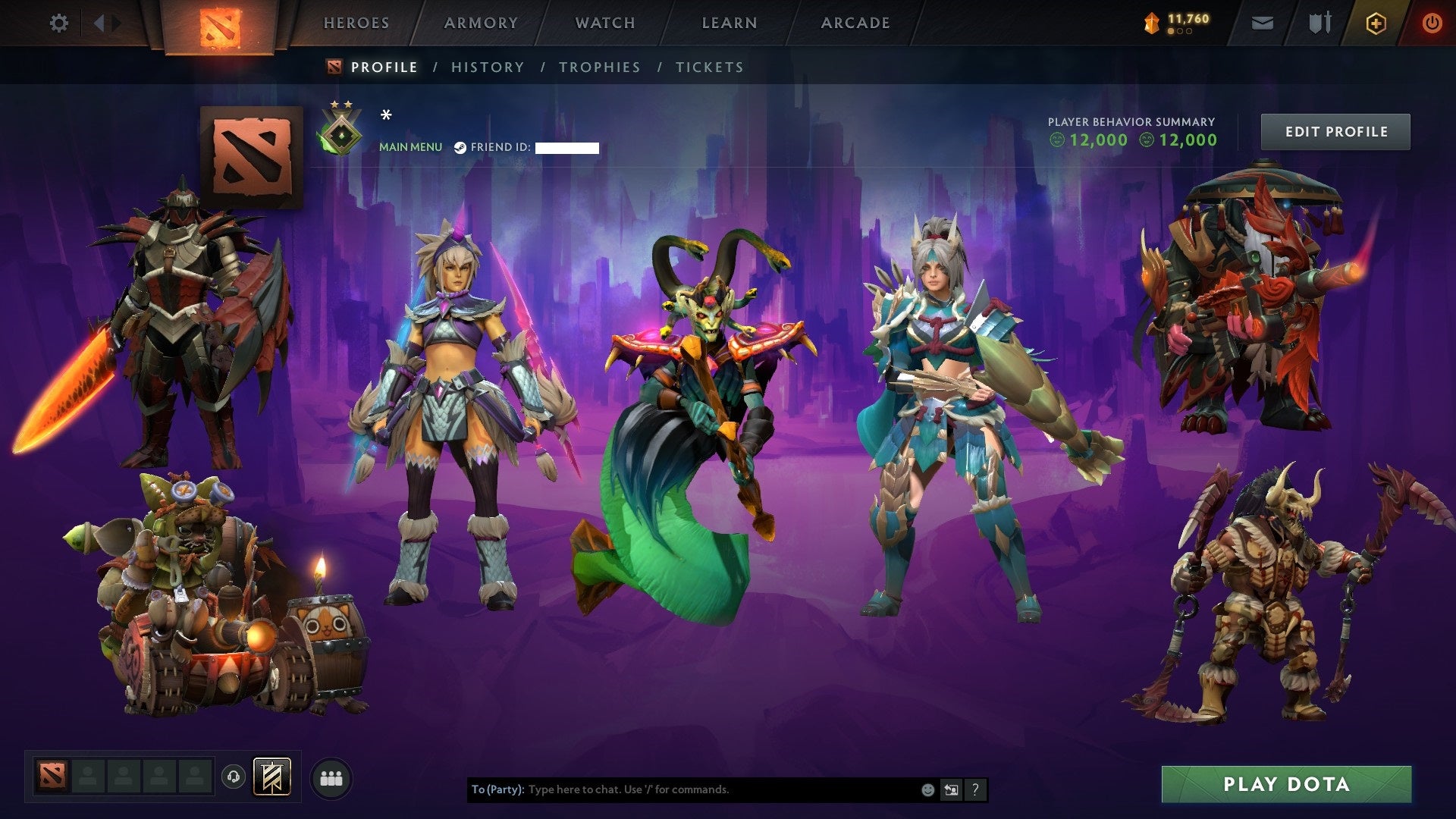This screenshot has height=819, width=1456.
Task: Open the settings gear icon
Action: click(x=58, y=23)
